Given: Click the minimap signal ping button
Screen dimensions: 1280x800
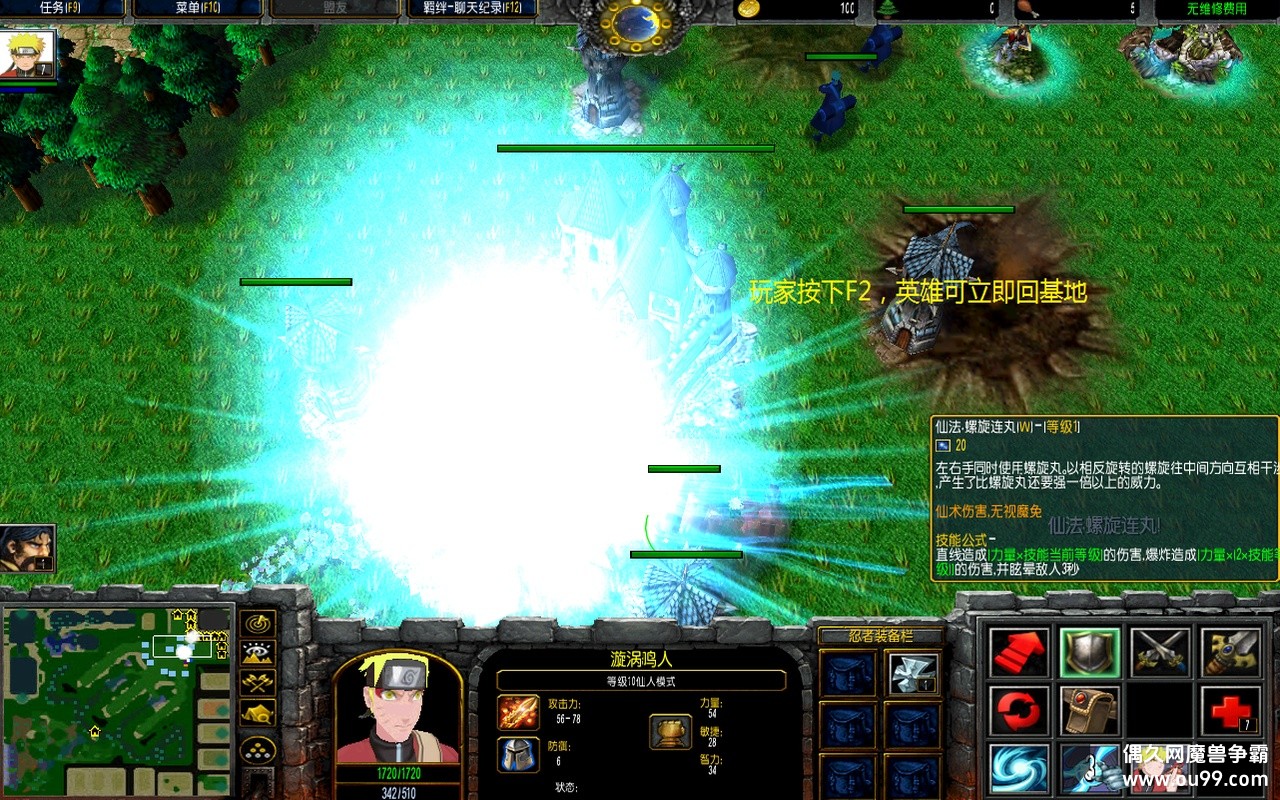Looking at the screenshot, I should 259,624.
